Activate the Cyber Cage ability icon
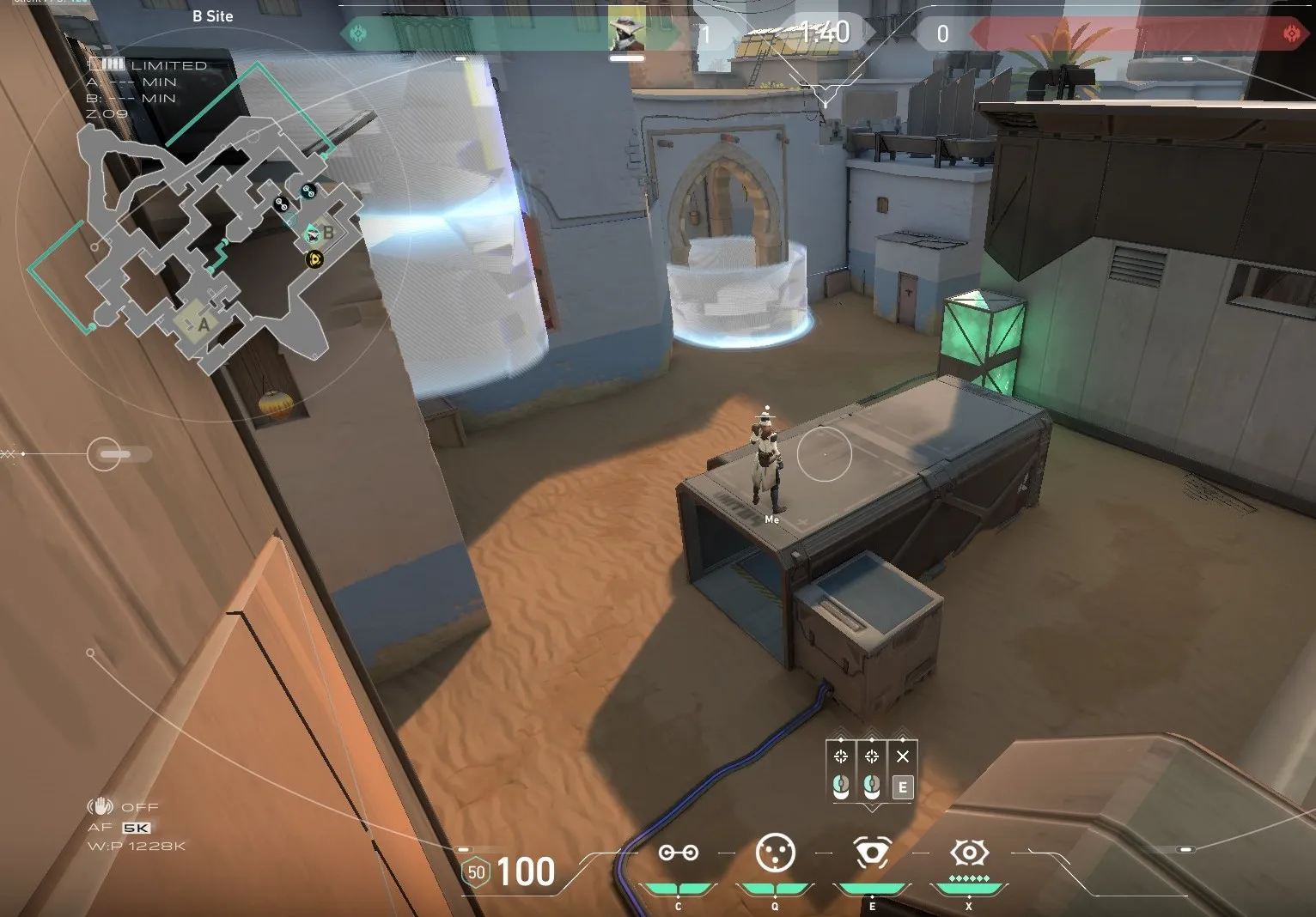Image resolution: width=1316 pixels, height=917 pixels. click(x=775, y=853)
